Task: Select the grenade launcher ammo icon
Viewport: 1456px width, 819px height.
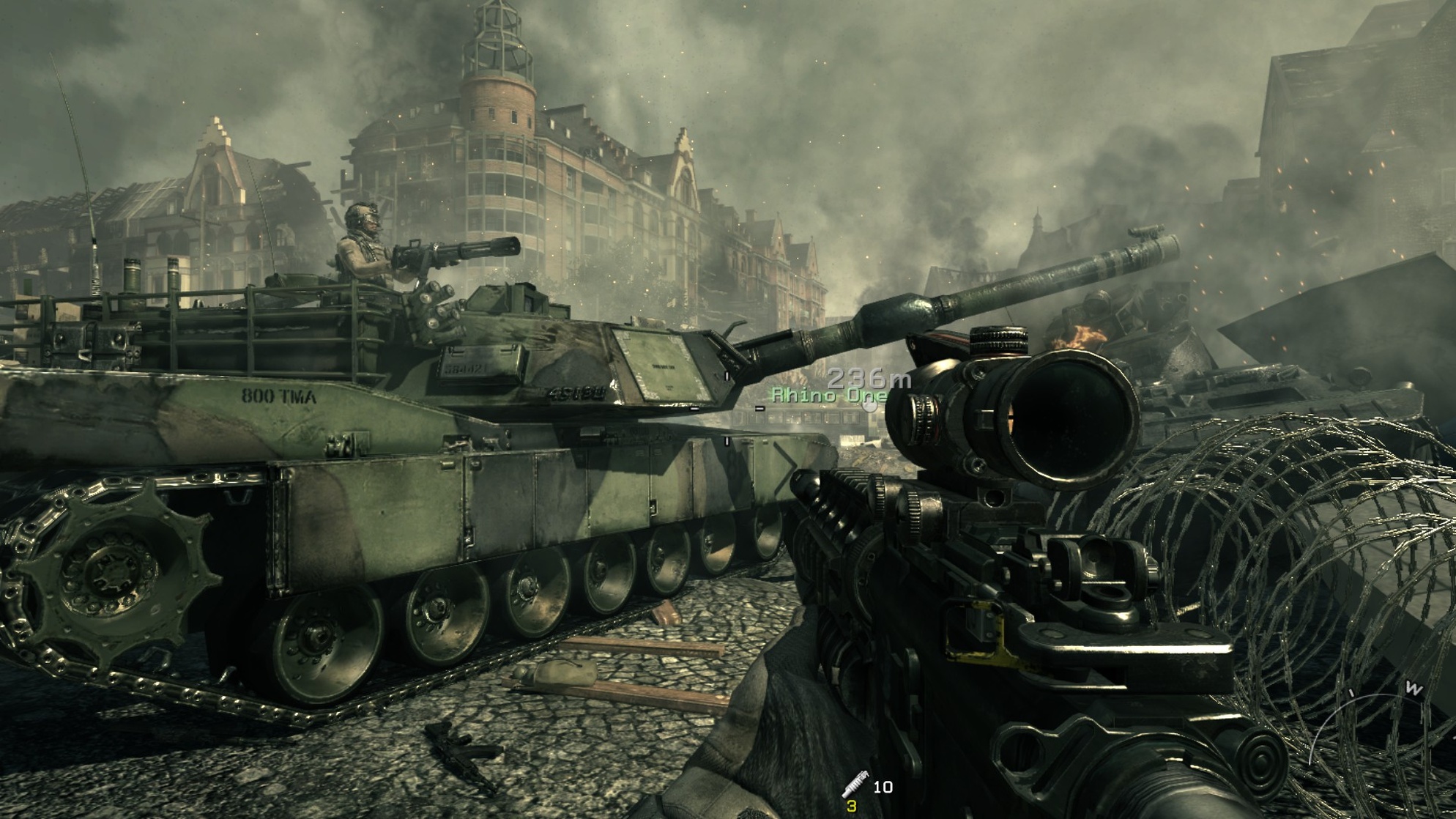Action: 854,785
